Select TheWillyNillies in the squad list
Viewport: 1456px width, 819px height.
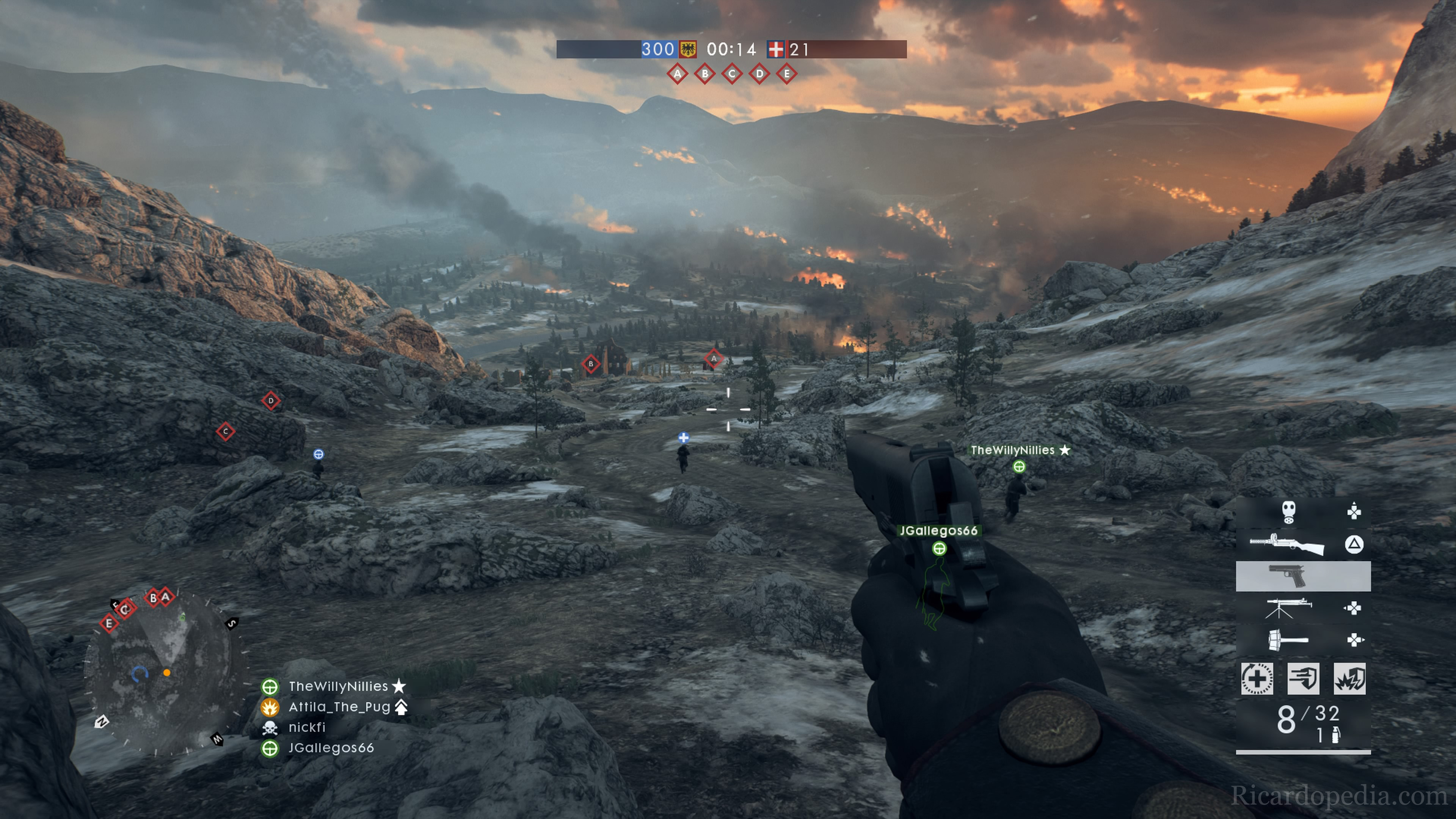(x=338, y=686)
